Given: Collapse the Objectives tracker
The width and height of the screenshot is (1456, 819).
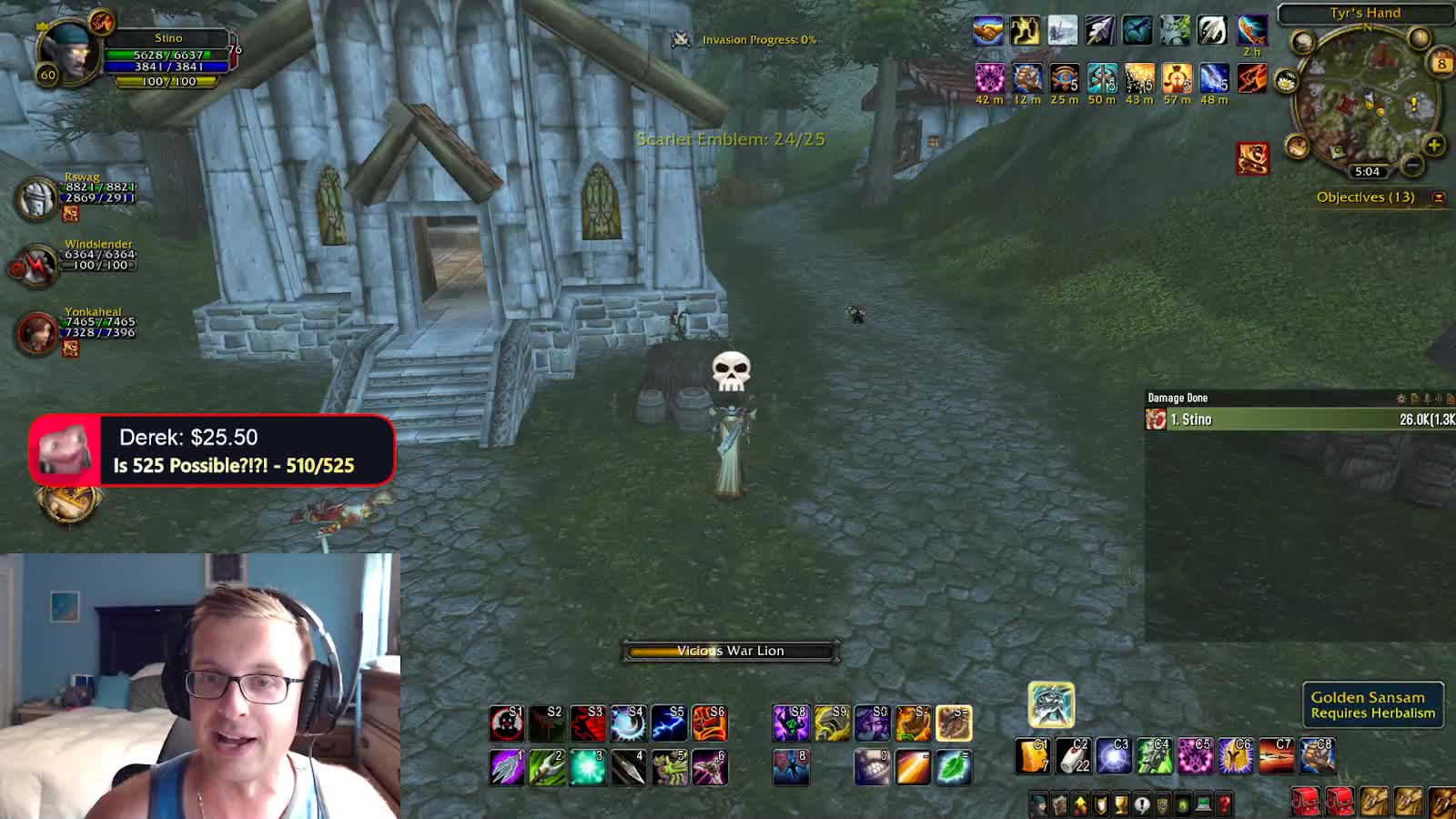Looking at the screenshot, I should coord(1439,197).
